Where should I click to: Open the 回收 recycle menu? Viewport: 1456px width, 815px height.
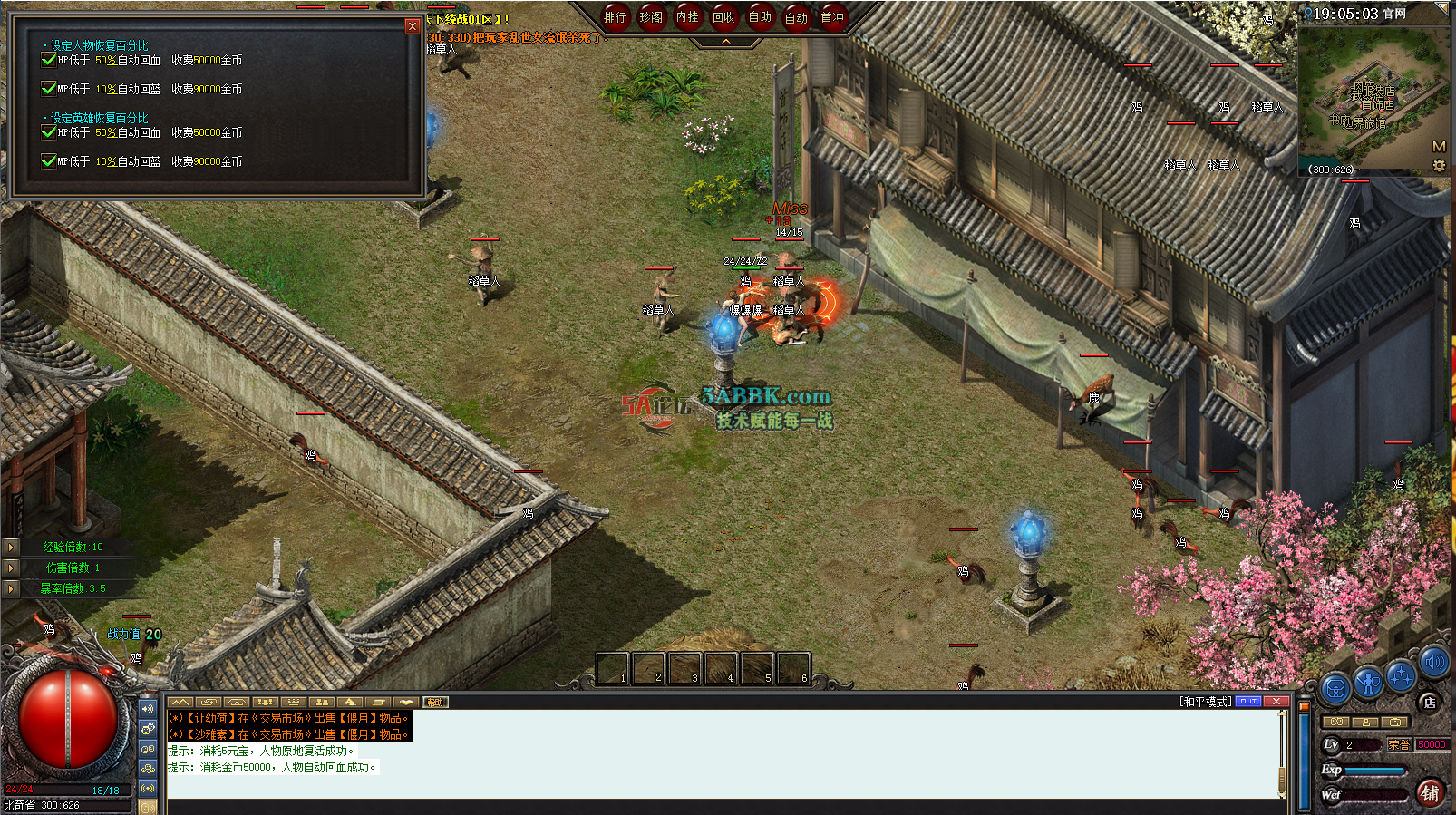(723, 17)
